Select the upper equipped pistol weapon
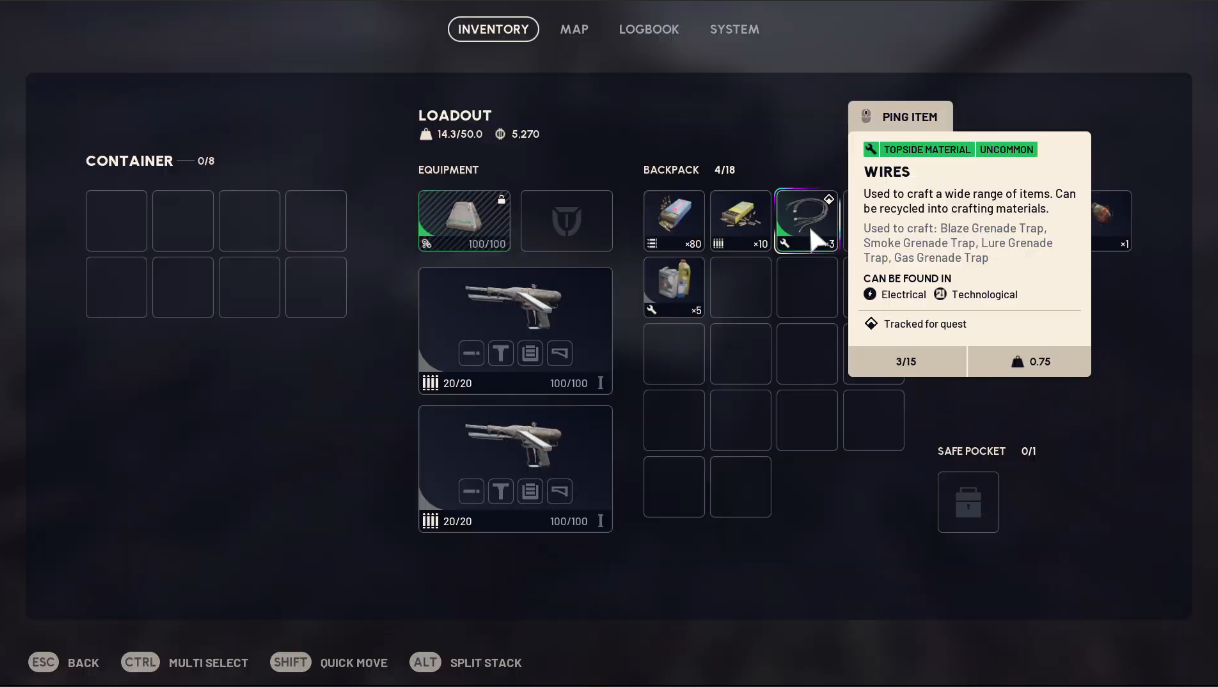1218x687 pixels. point(515,330)
